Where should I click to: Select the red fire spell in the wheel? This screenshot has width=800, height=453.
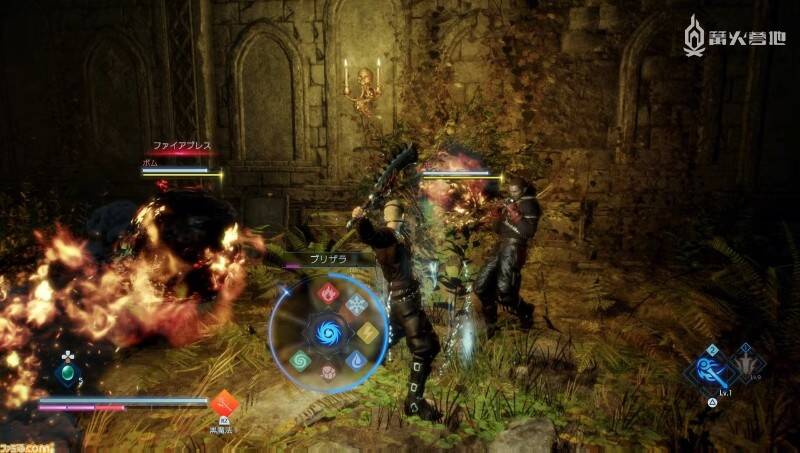coord(328,294)
